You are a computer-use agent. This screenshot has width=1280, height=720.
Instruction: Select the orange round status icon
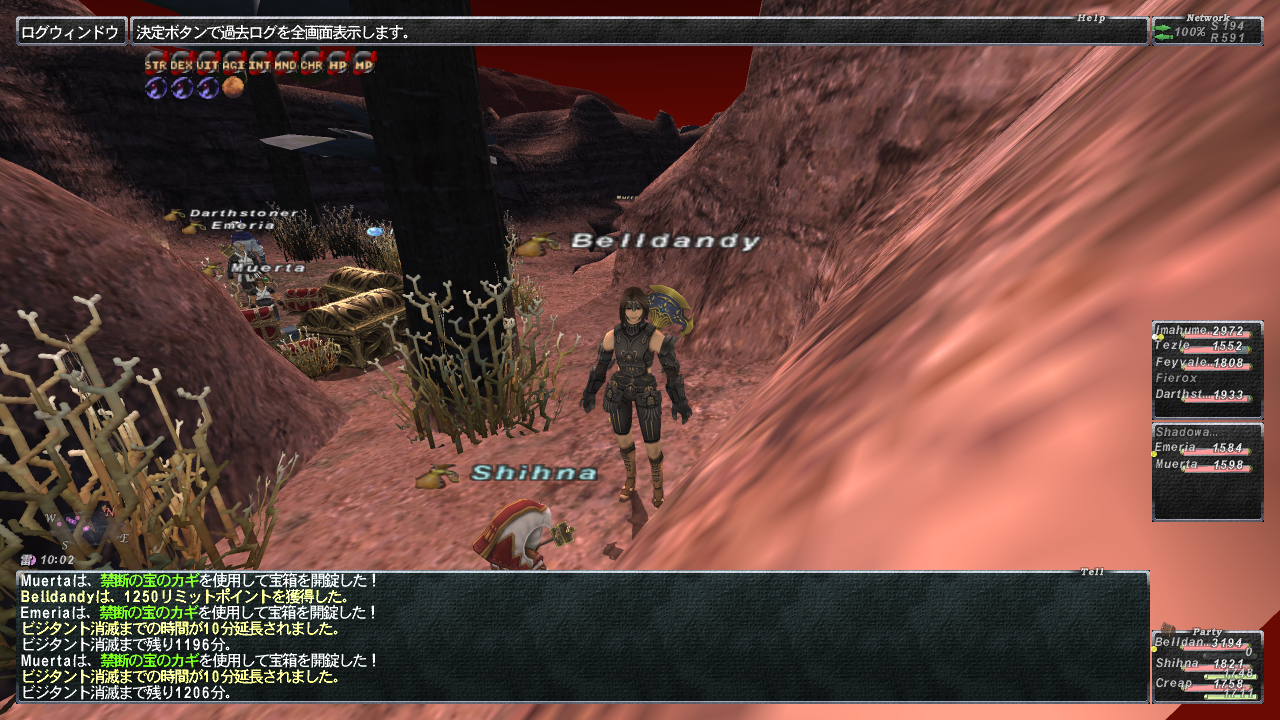[233, 88]
